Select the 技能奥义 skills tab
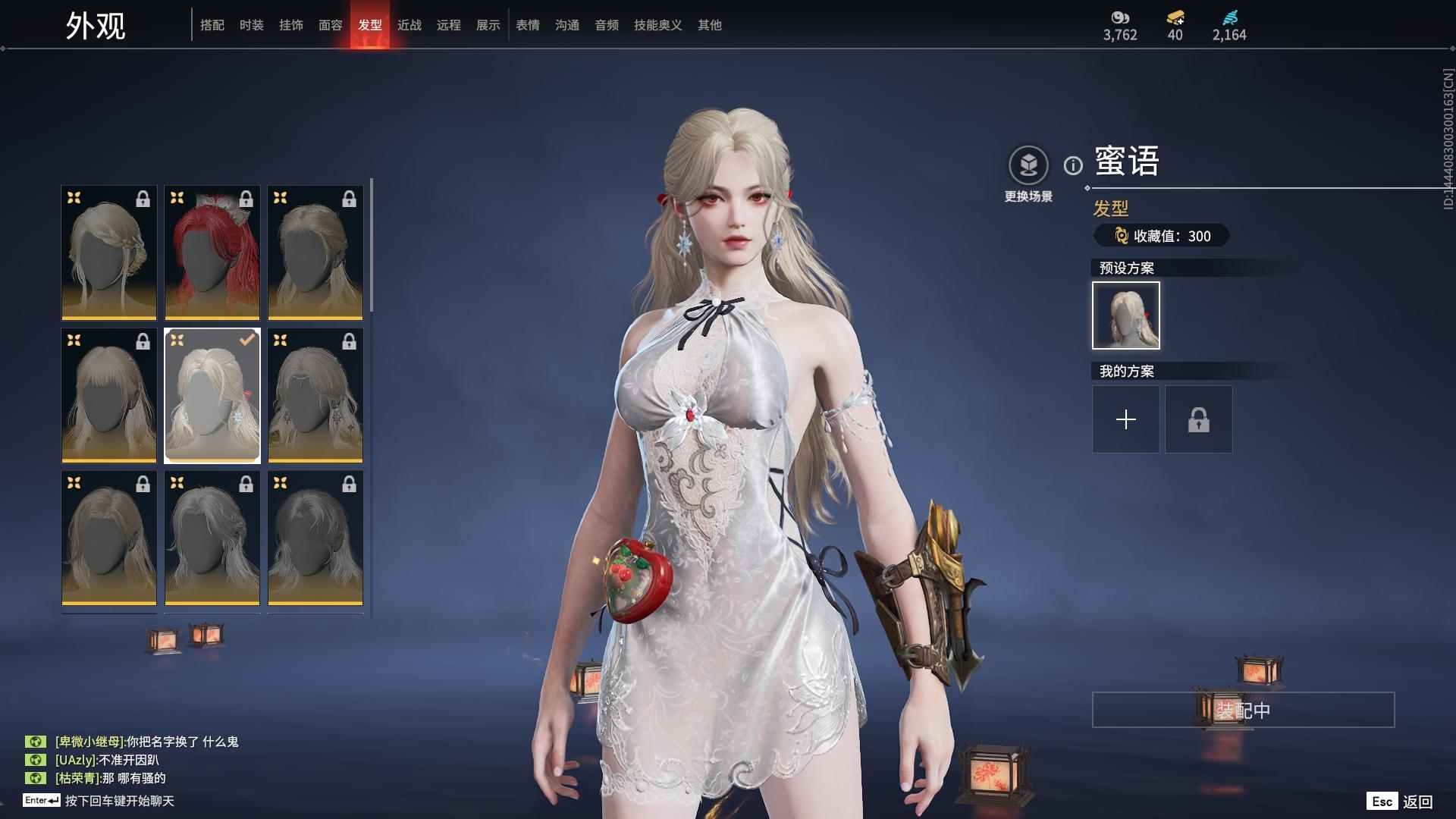Screen dimensions: 1456x819 pos(657,25)
